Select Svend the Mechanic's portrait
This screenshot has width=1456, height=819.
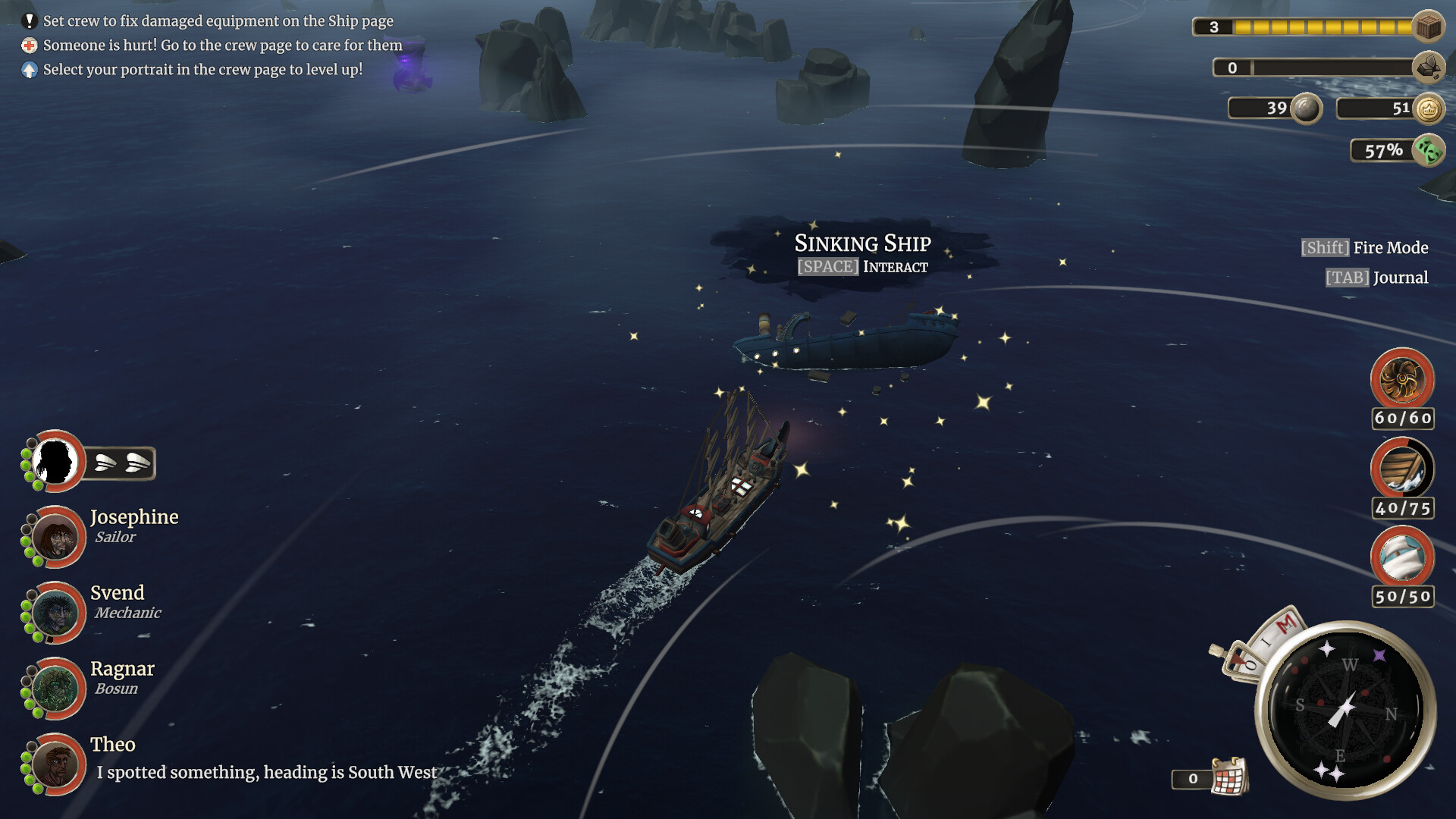55,613
